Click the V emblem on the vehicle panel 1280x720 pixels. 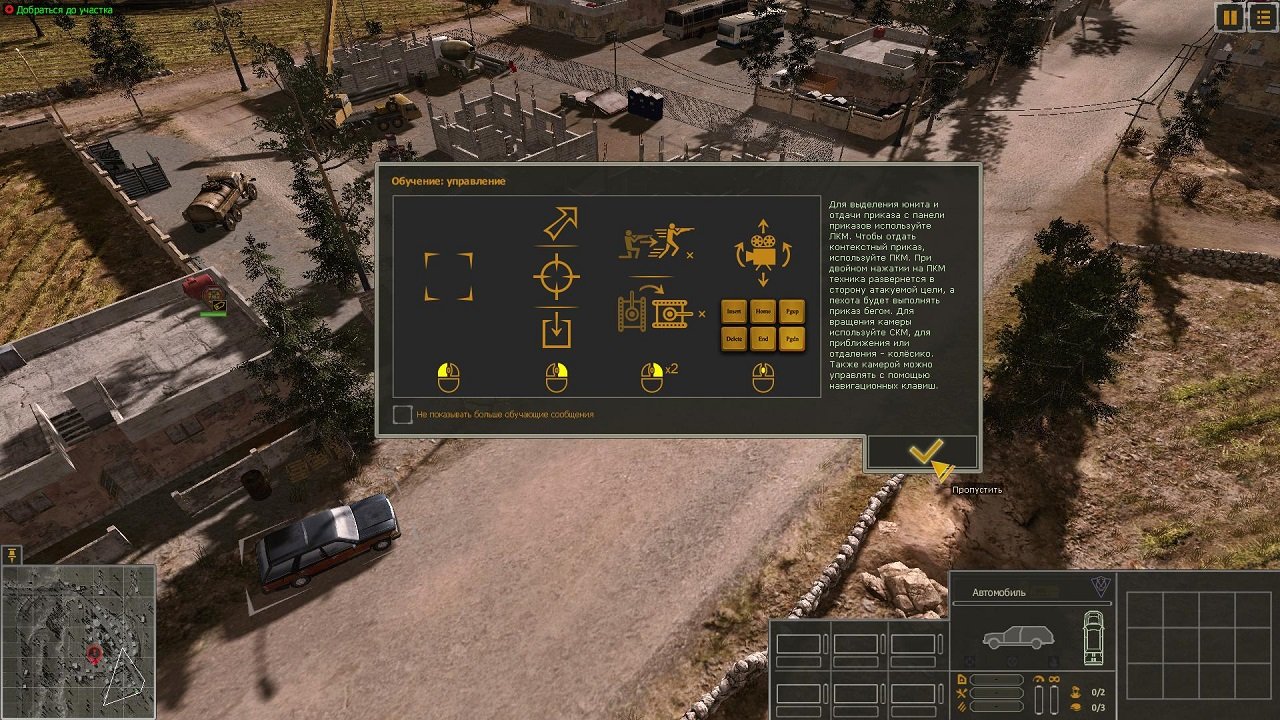[x=1100, y=587]
